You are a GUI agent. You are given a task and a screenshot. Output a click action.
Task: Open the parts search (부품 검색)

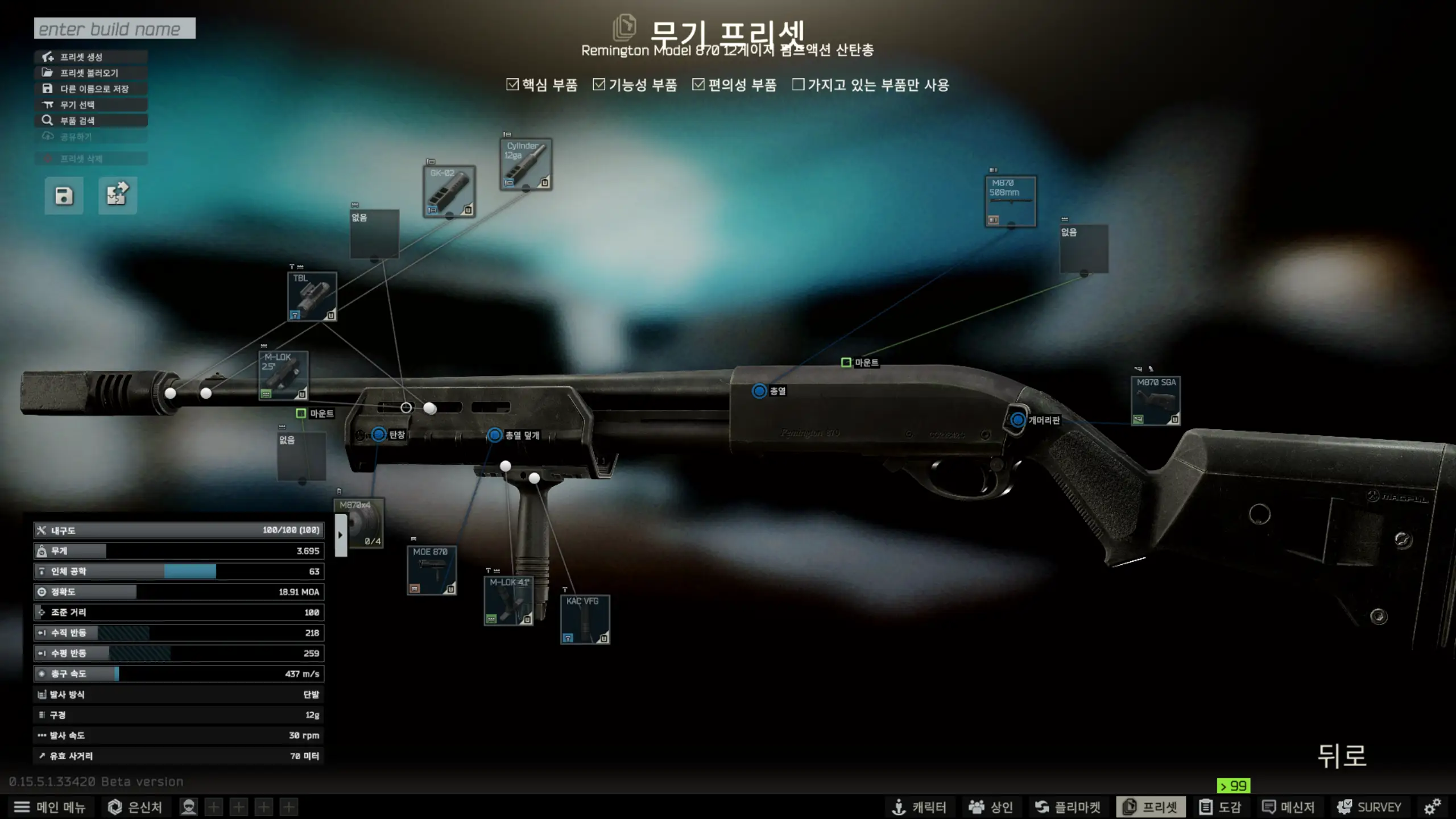pyautogui.click(x=91, y=121)
